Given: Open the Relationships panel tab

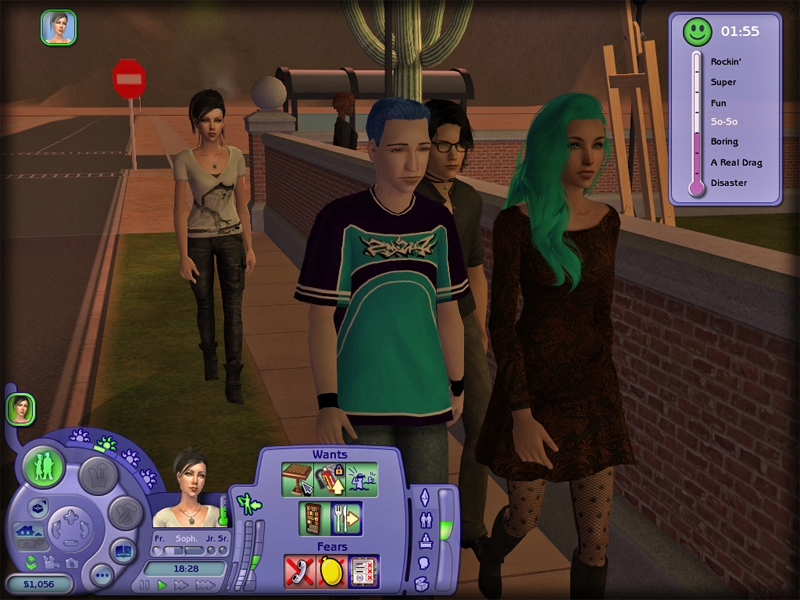Looking at the screenshot, I should click(x=423, y=519).
